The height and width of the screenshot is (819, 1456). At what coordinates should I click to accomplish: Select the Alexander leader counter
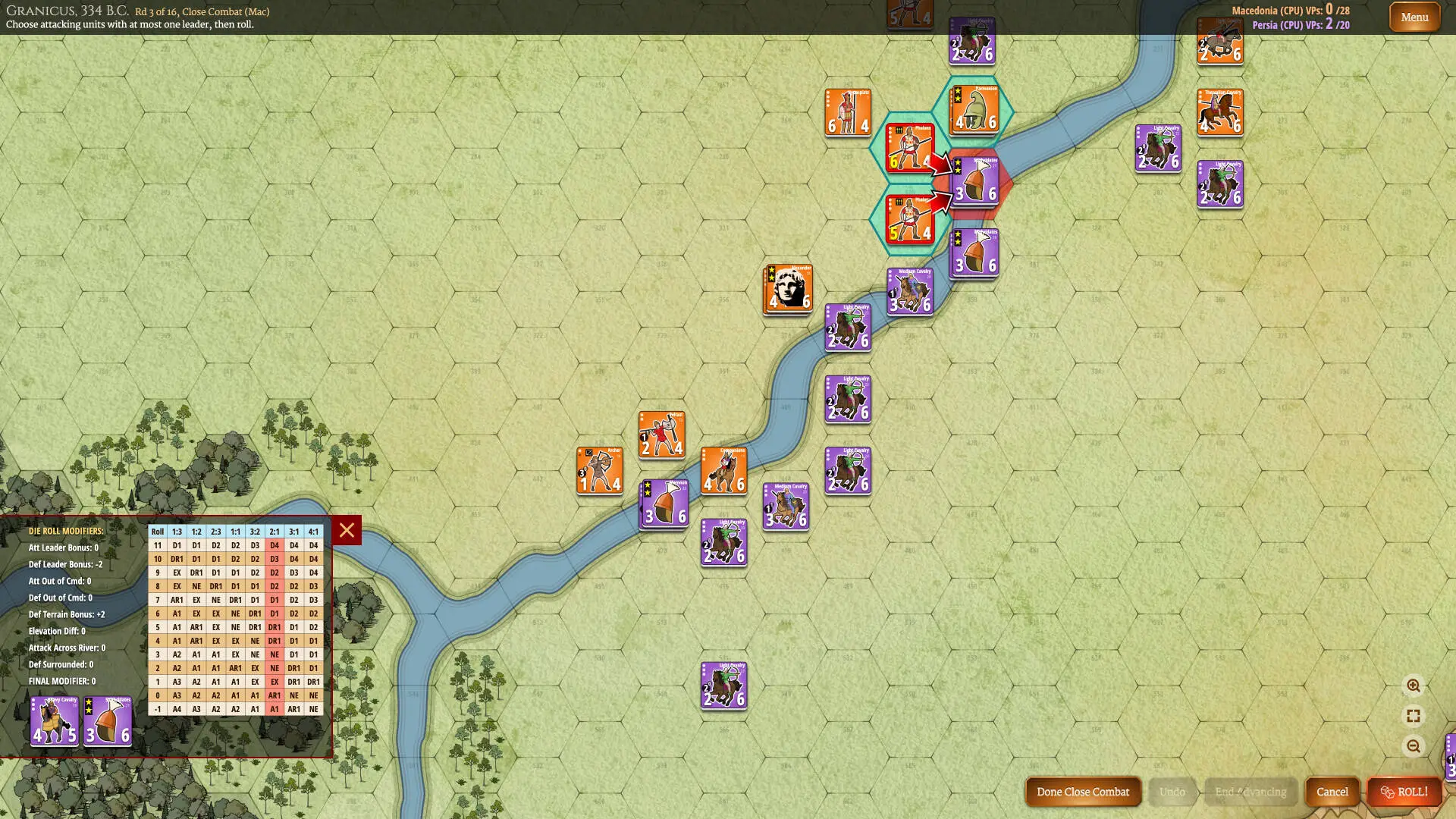point(787,288)
